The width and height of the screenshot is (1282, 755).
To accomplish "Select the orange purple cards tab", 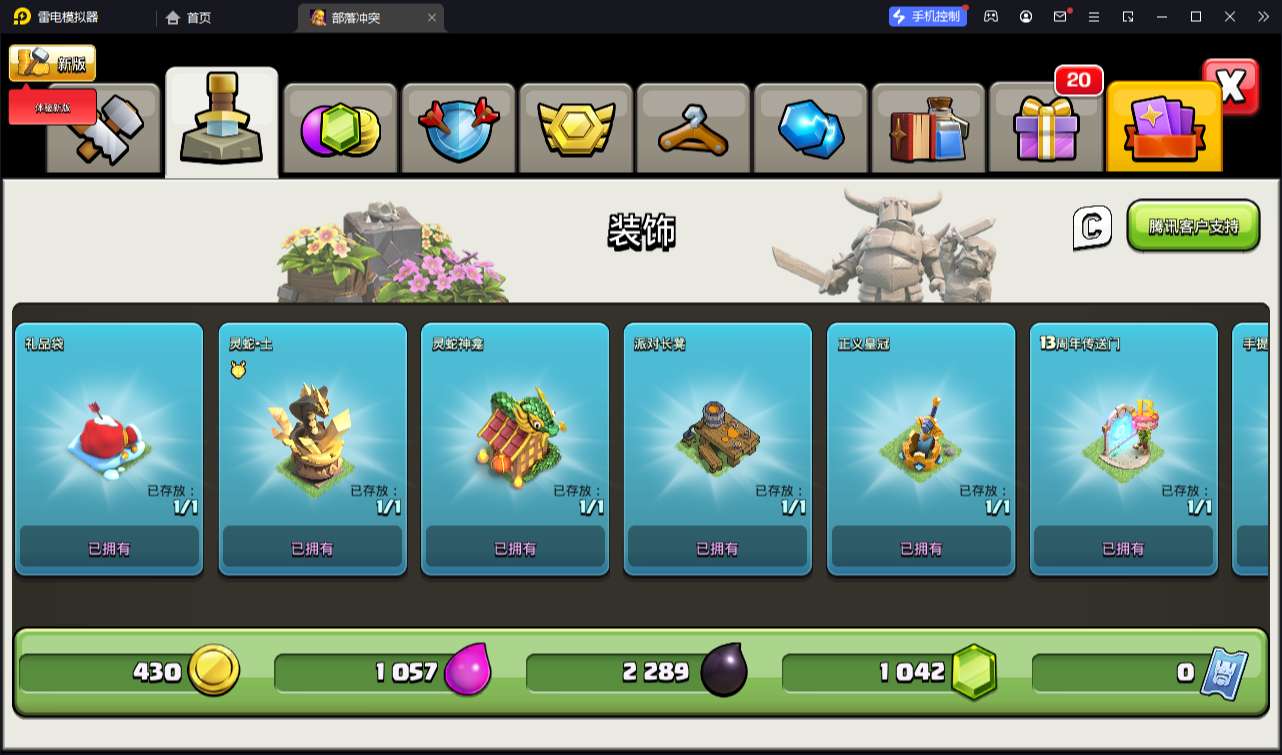I will point(1163,130).
